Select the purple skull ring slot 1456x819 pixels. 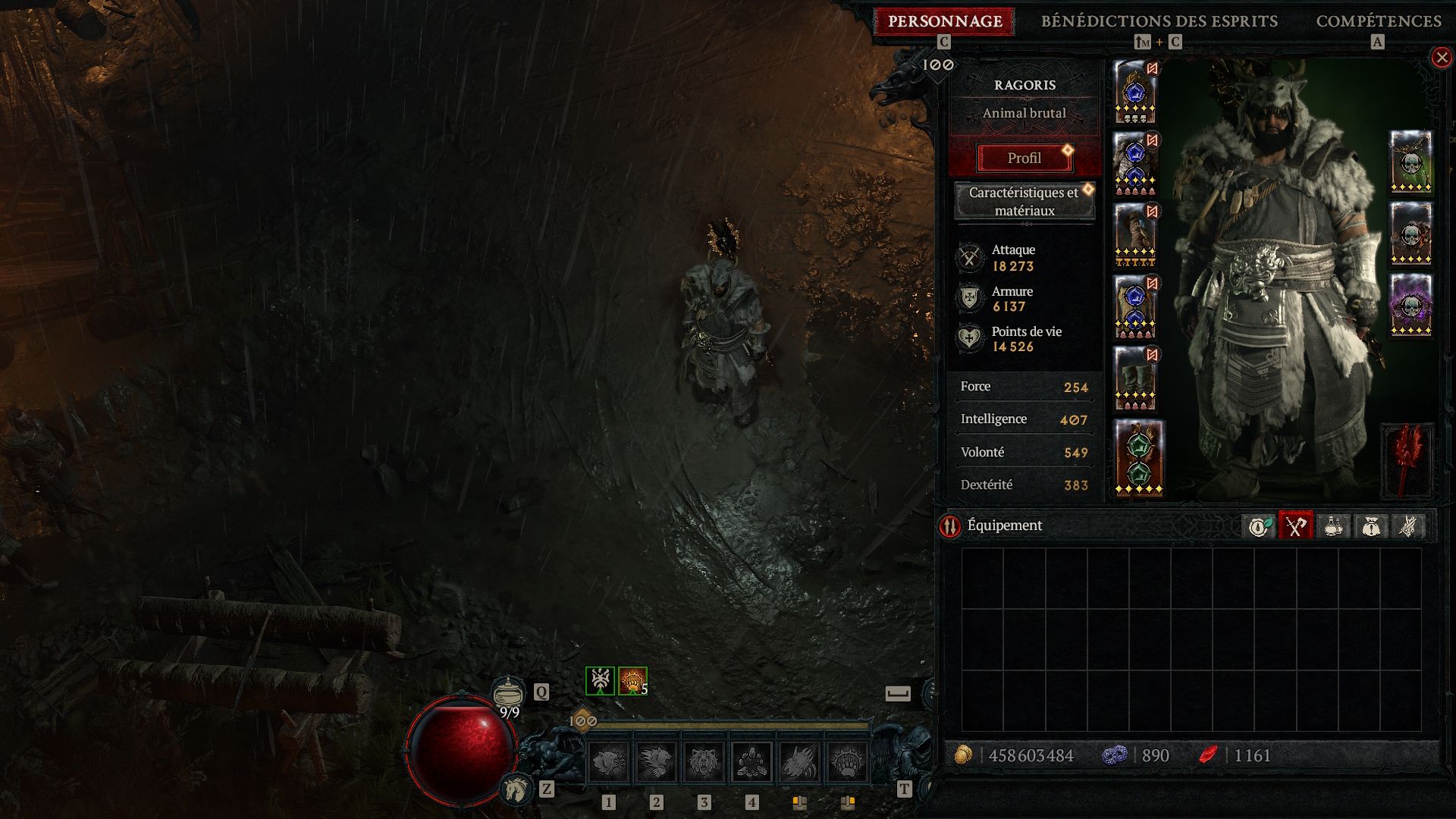tap(1410, 305)
